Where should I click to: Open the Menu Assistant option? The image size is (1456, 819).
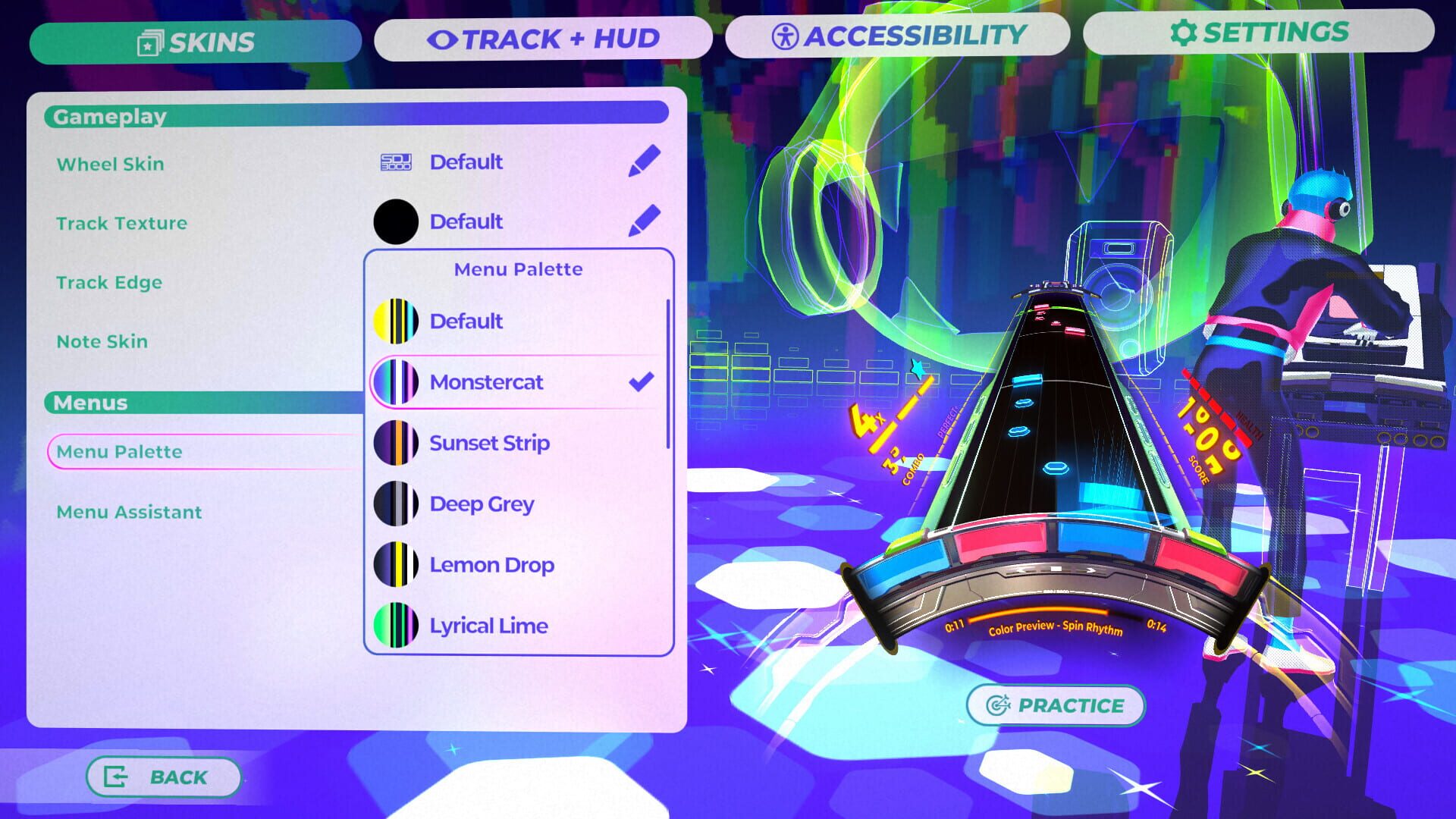[x=129, y=512]
